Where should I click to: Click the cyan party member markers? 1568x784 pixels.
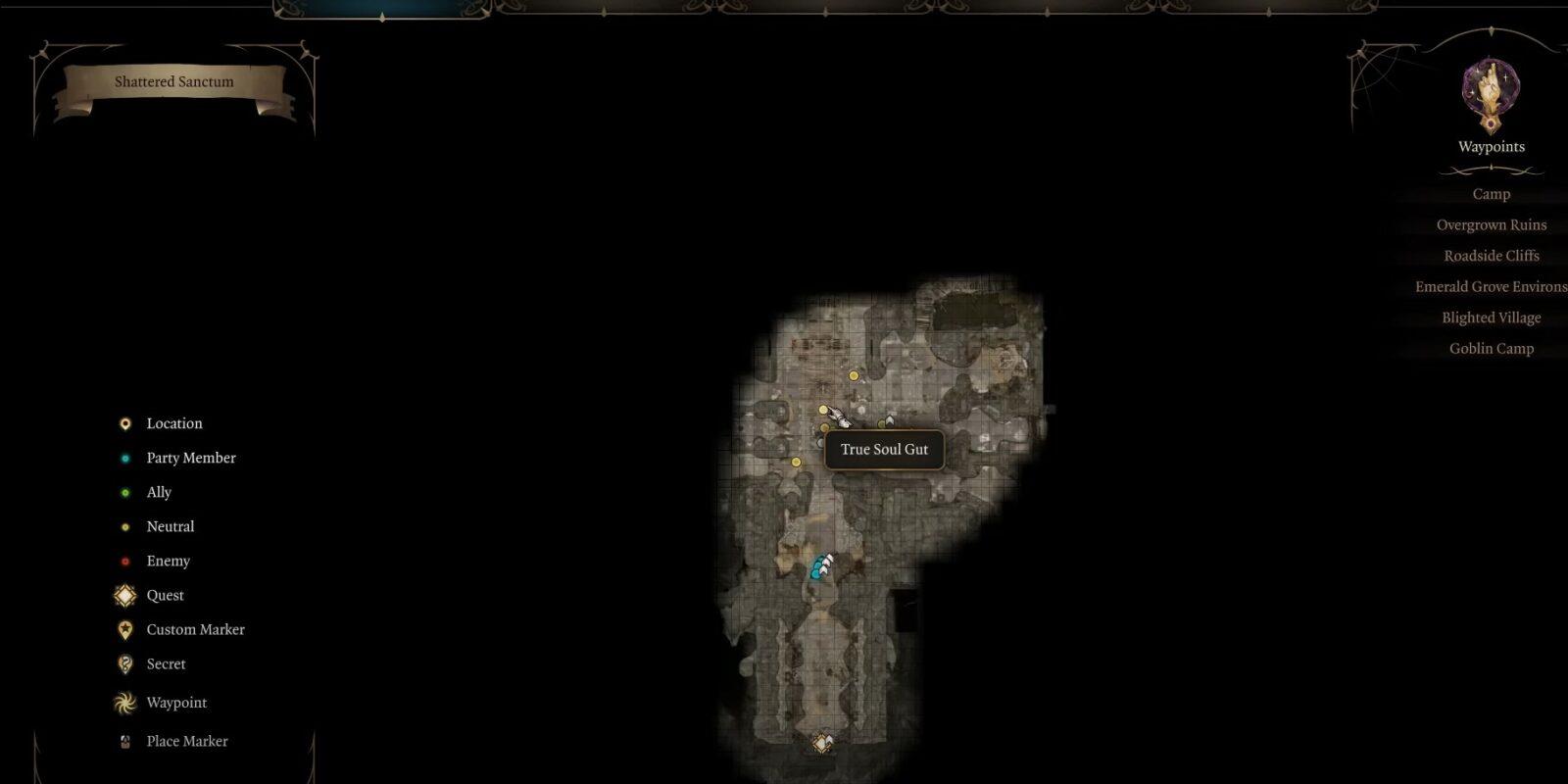(x=818, y=568)
